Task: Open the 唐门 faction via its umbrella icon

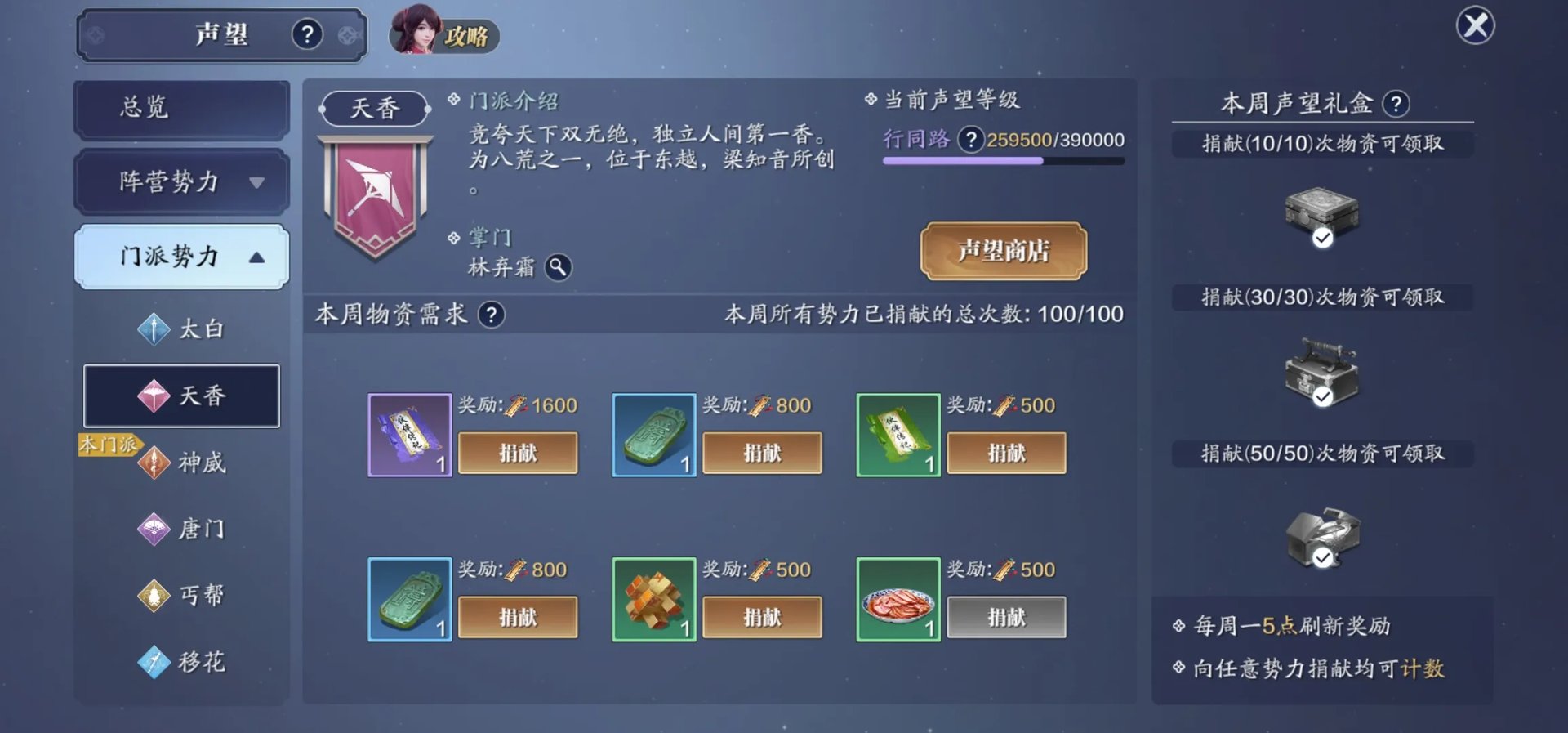Action: 154,529
